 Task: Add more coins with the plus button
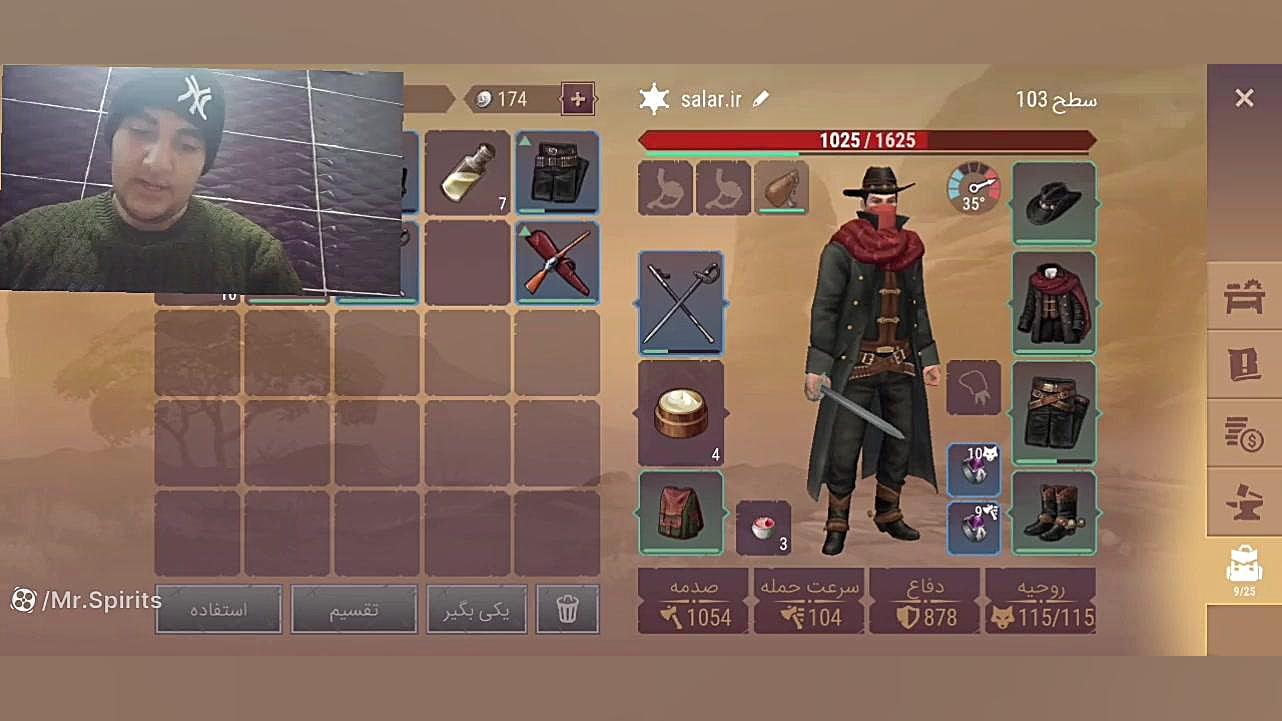[577, 99]
